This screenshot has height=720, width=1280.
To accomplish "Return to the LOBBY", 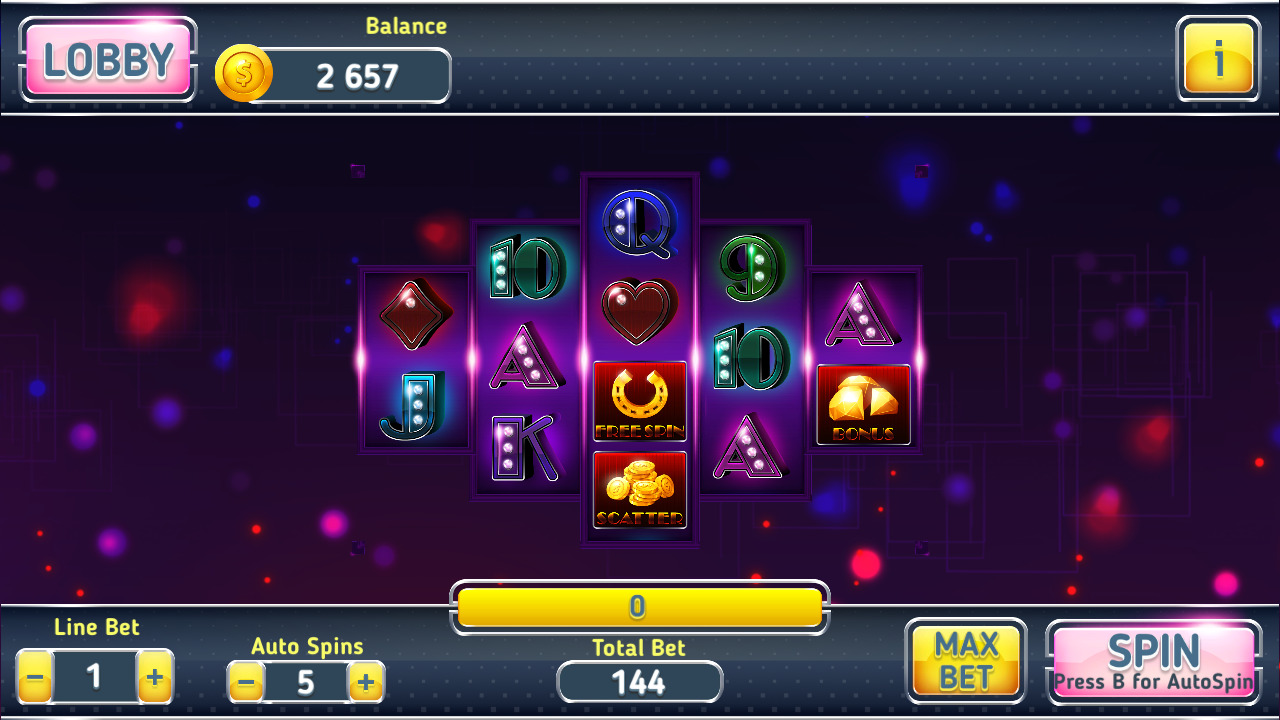I will click(x=107, y=58).
